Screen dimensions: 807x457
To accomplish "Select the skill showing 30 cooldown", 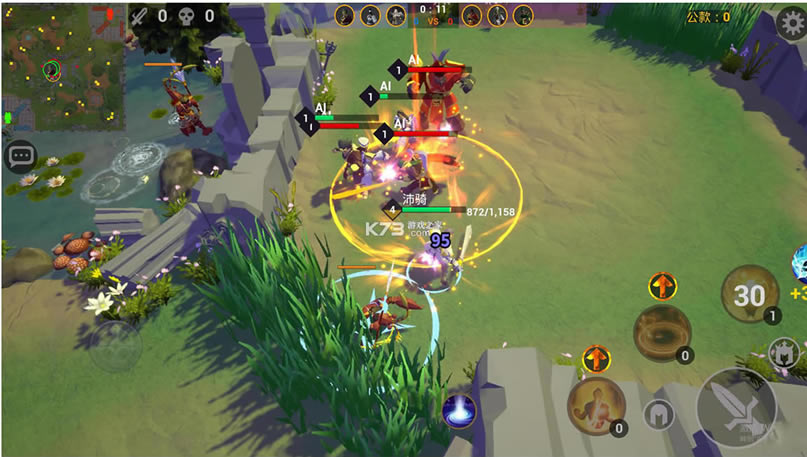I will 750,294.
